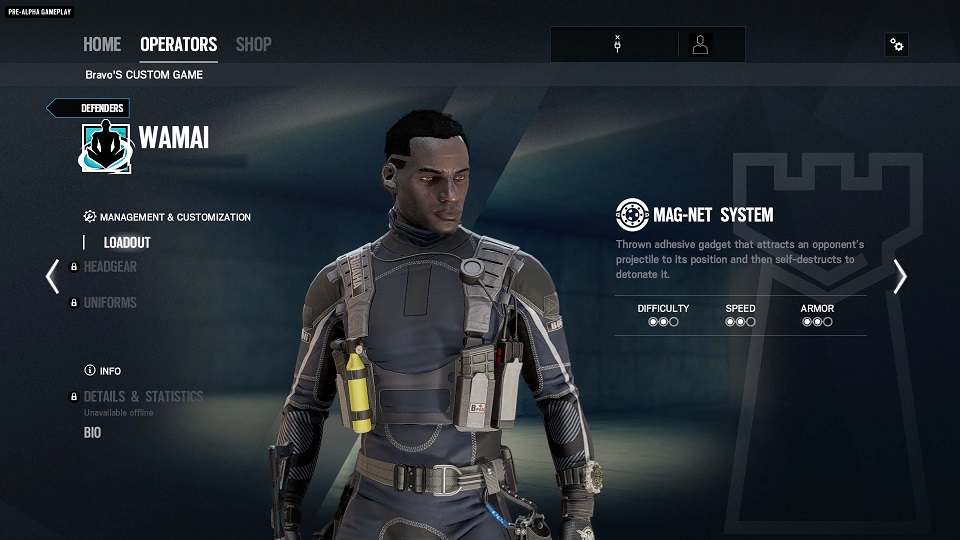960x540 pixels.
Task: Select the LOADOUT menu entry
Action: coord(127,242)
